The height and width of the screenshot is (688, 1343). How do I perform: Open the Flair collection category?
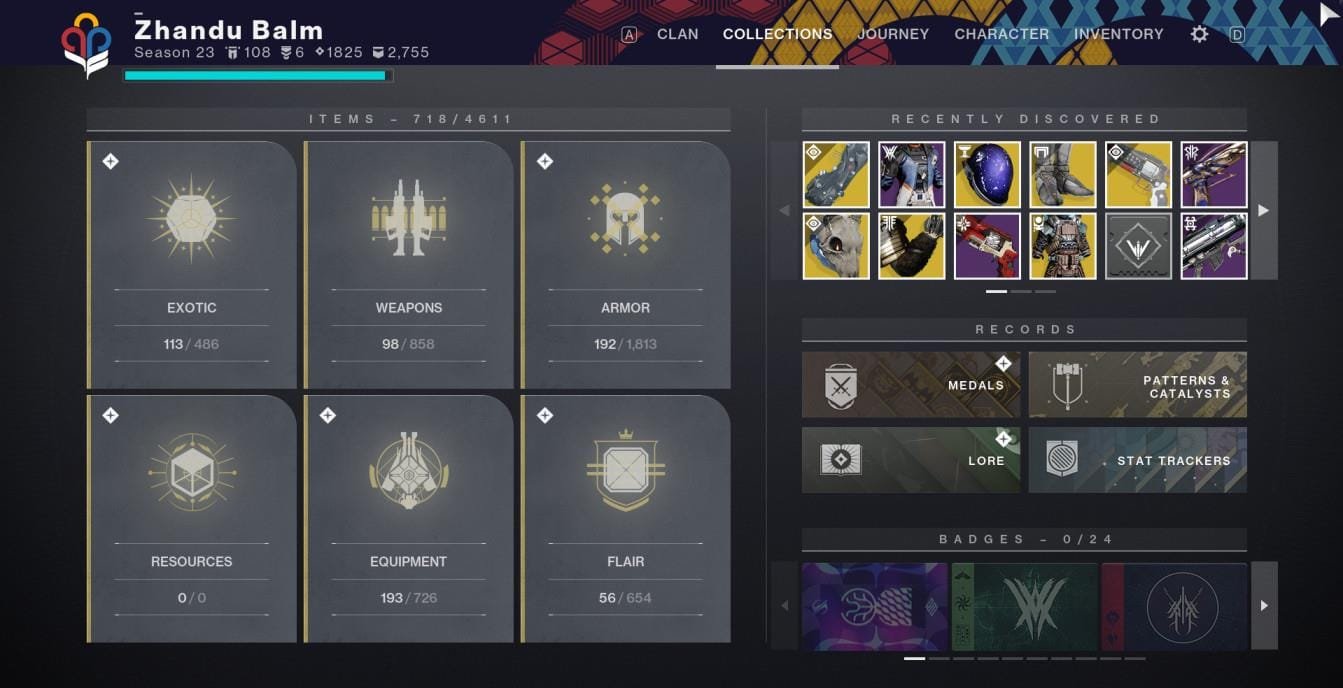point(626,518)
